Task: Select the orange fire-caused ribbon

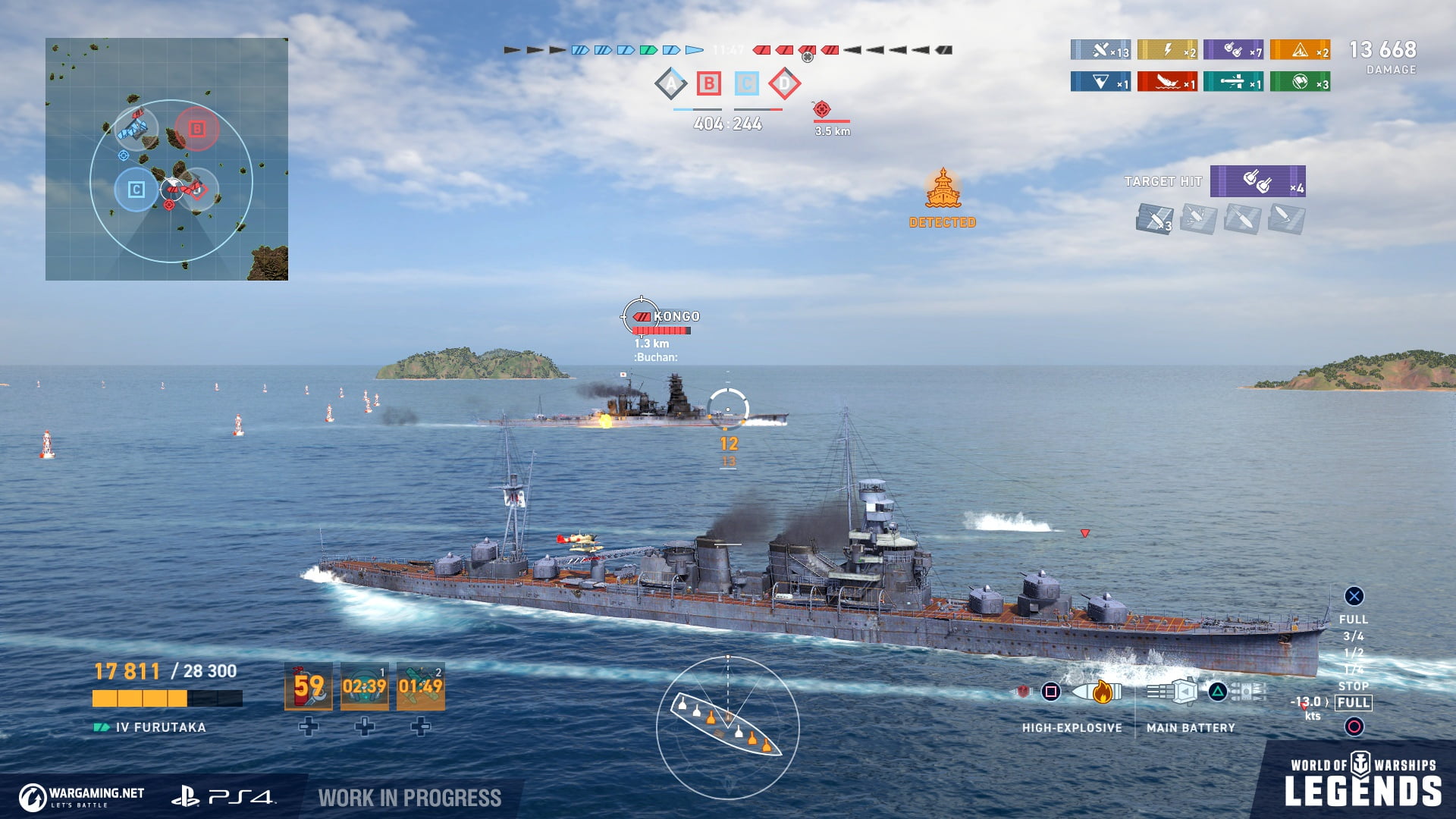Action: pyautogui.click(x=1300, y=50)
